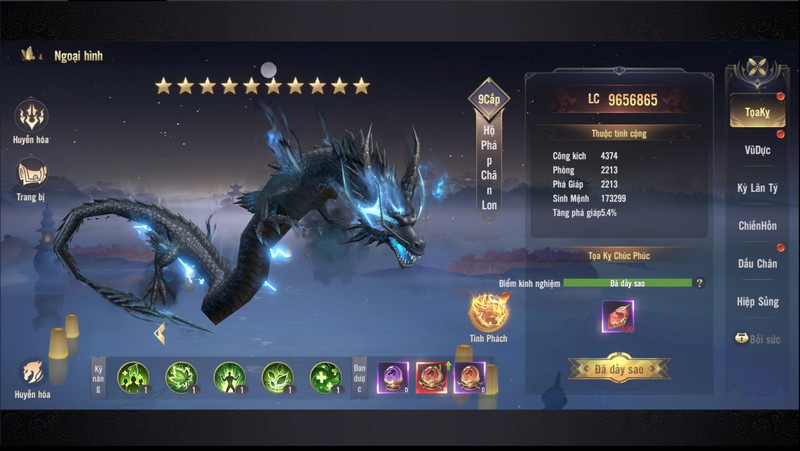Choose the three-figures group skill icon
Image resolution: width=800 pixels, height=451 pixels.
point(133,377)
